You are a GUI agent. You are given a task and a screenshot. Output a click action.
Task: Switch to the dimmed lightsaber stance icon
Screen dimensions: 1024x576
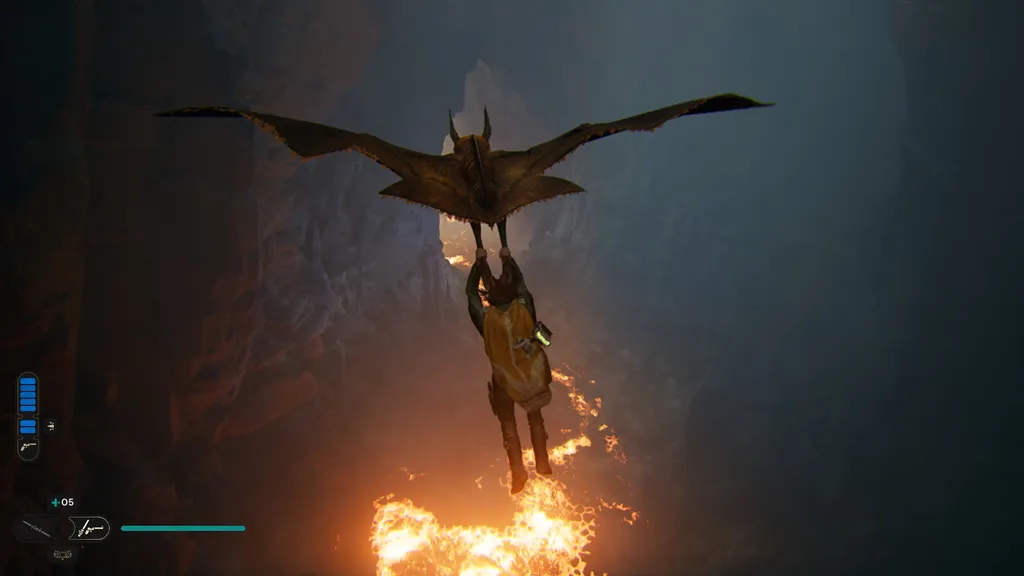coord(37,528)
